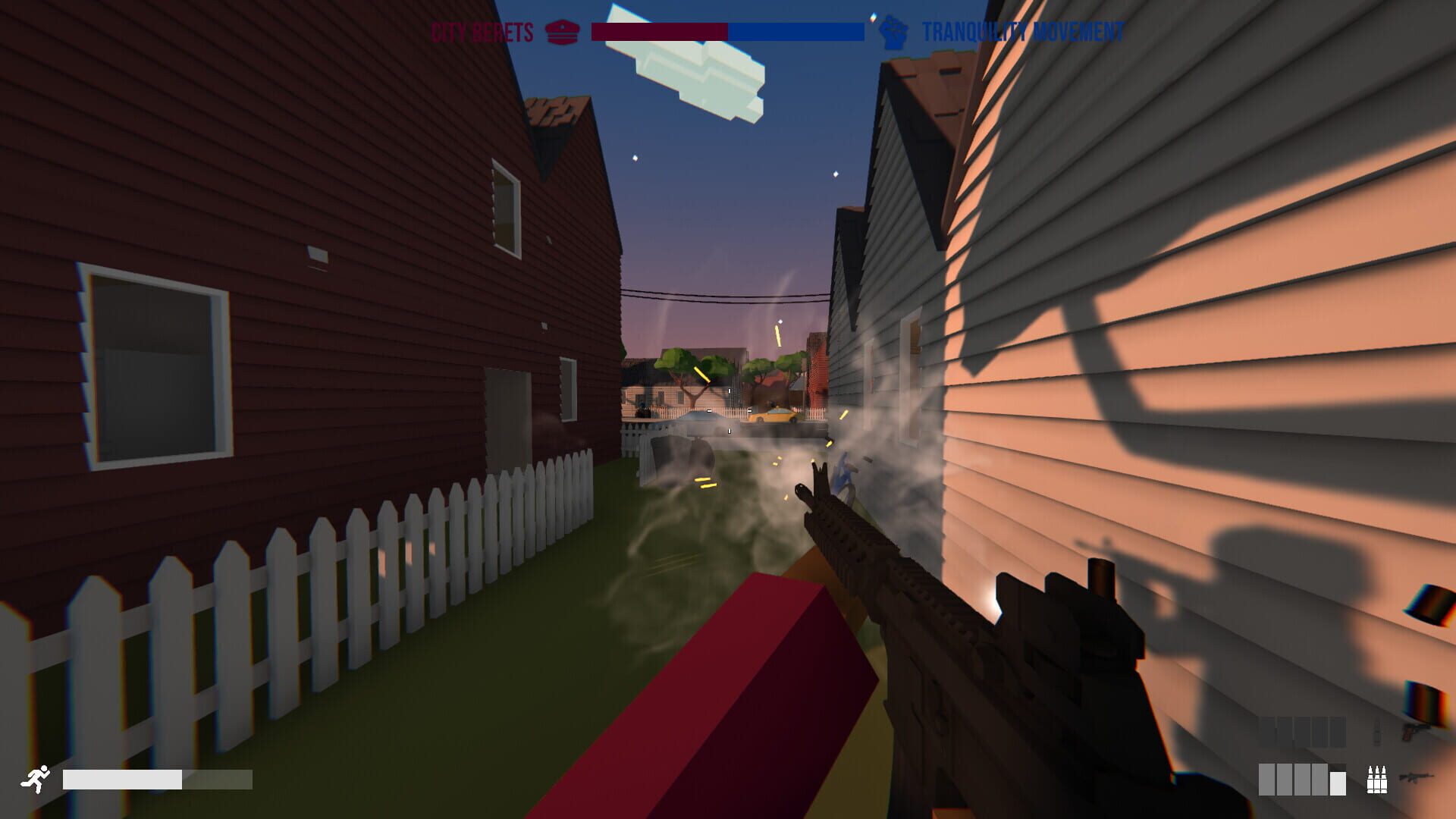Toggle the City Berets team ticket bar
The height and width of the screenshot is (819, 1456).
pyautogui.click(x=658, y=32)
